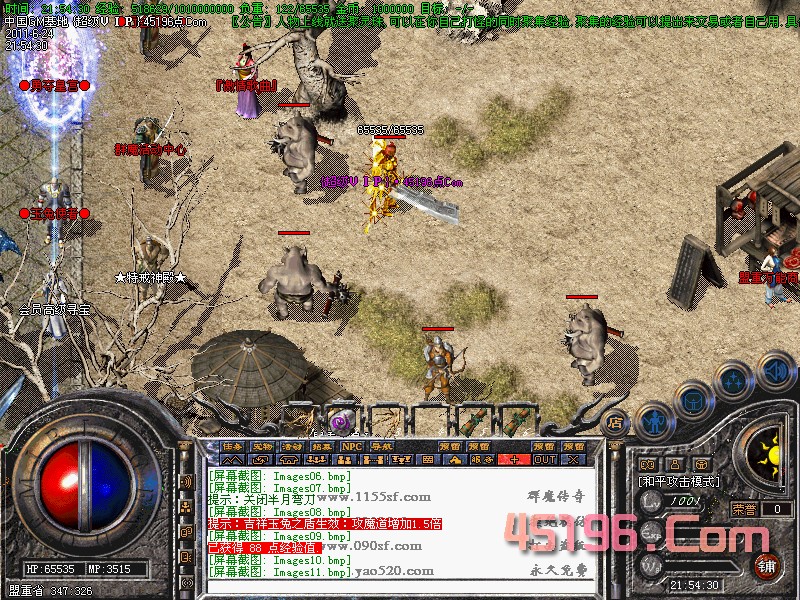Viewport: 800px width, 600px height.
Task: Click the 服务 button in the chat toolbar
Action: click(x=482, y=459)
